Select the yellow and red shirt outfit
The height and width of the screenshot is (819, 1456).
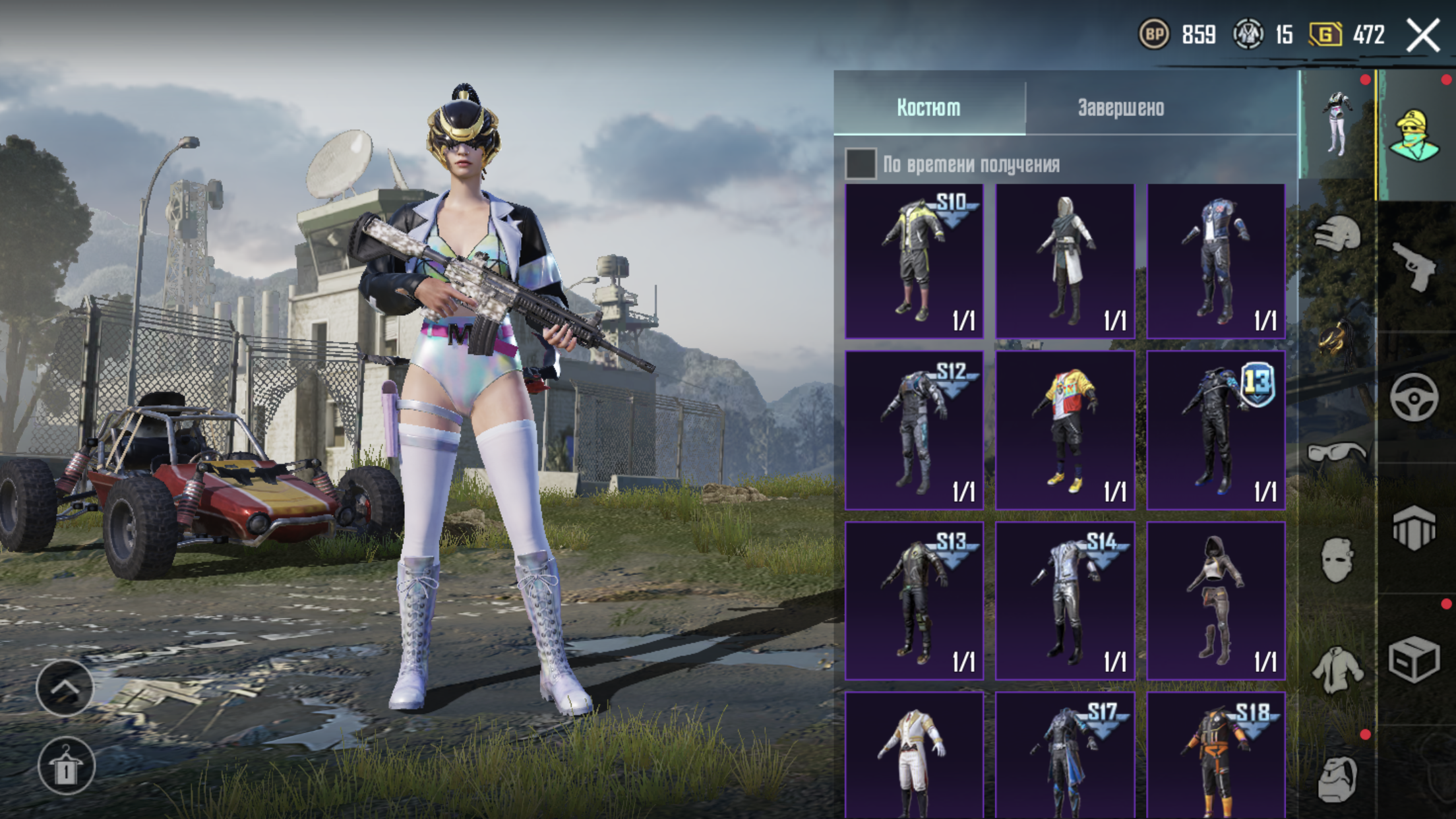click(1064, 430)
